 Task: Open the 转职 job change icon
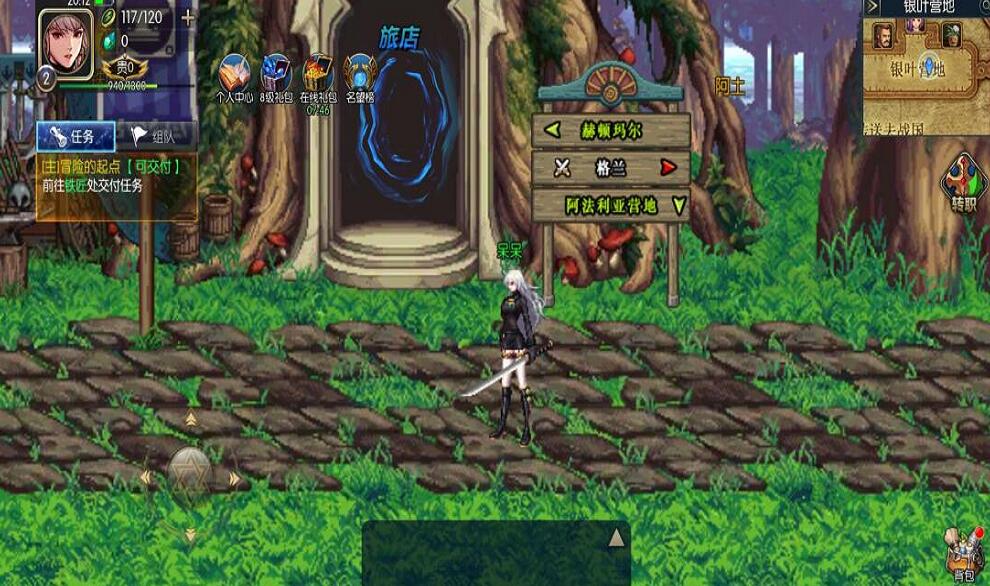[x=963, y=182]
